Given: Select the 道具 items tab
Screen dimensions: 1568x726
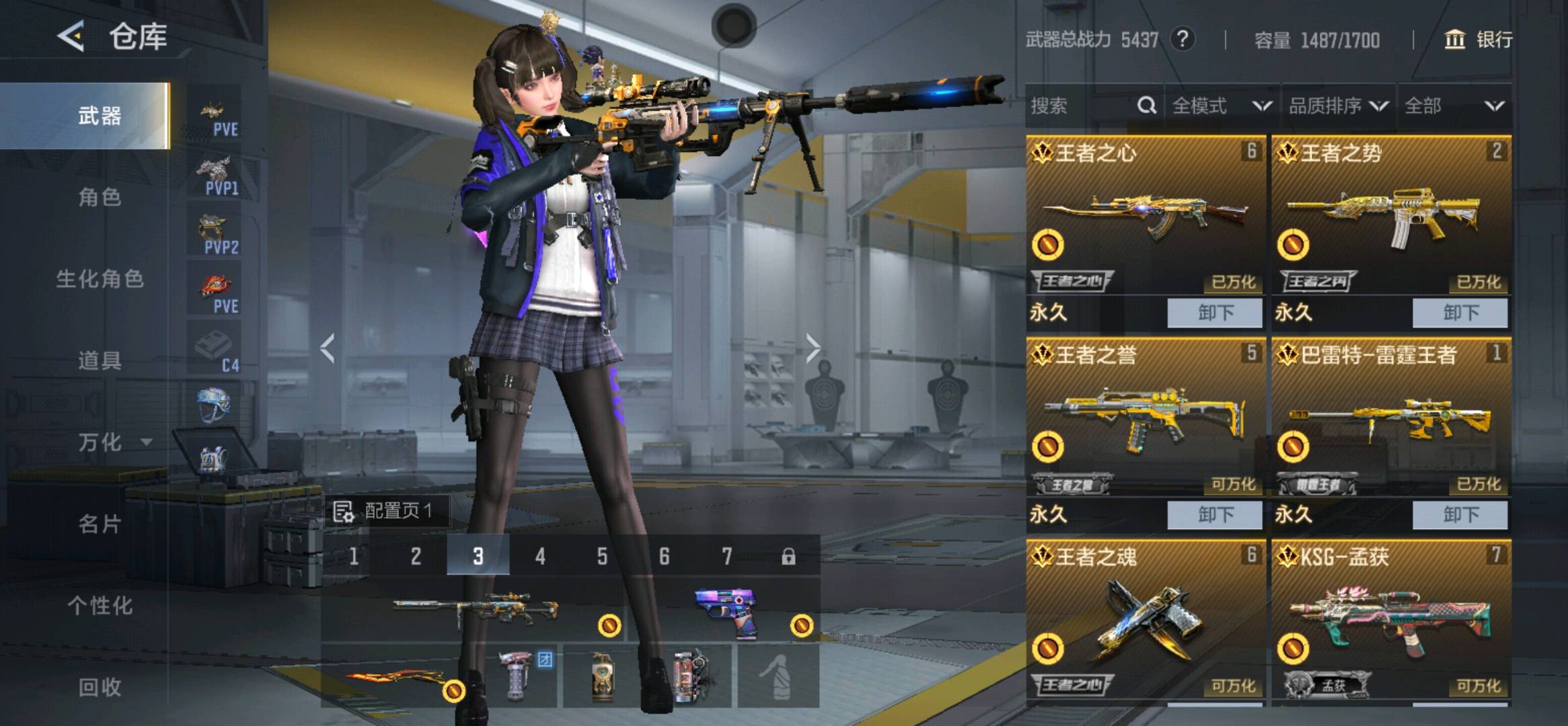Looking at the screenshot, I should coord(100,361).
